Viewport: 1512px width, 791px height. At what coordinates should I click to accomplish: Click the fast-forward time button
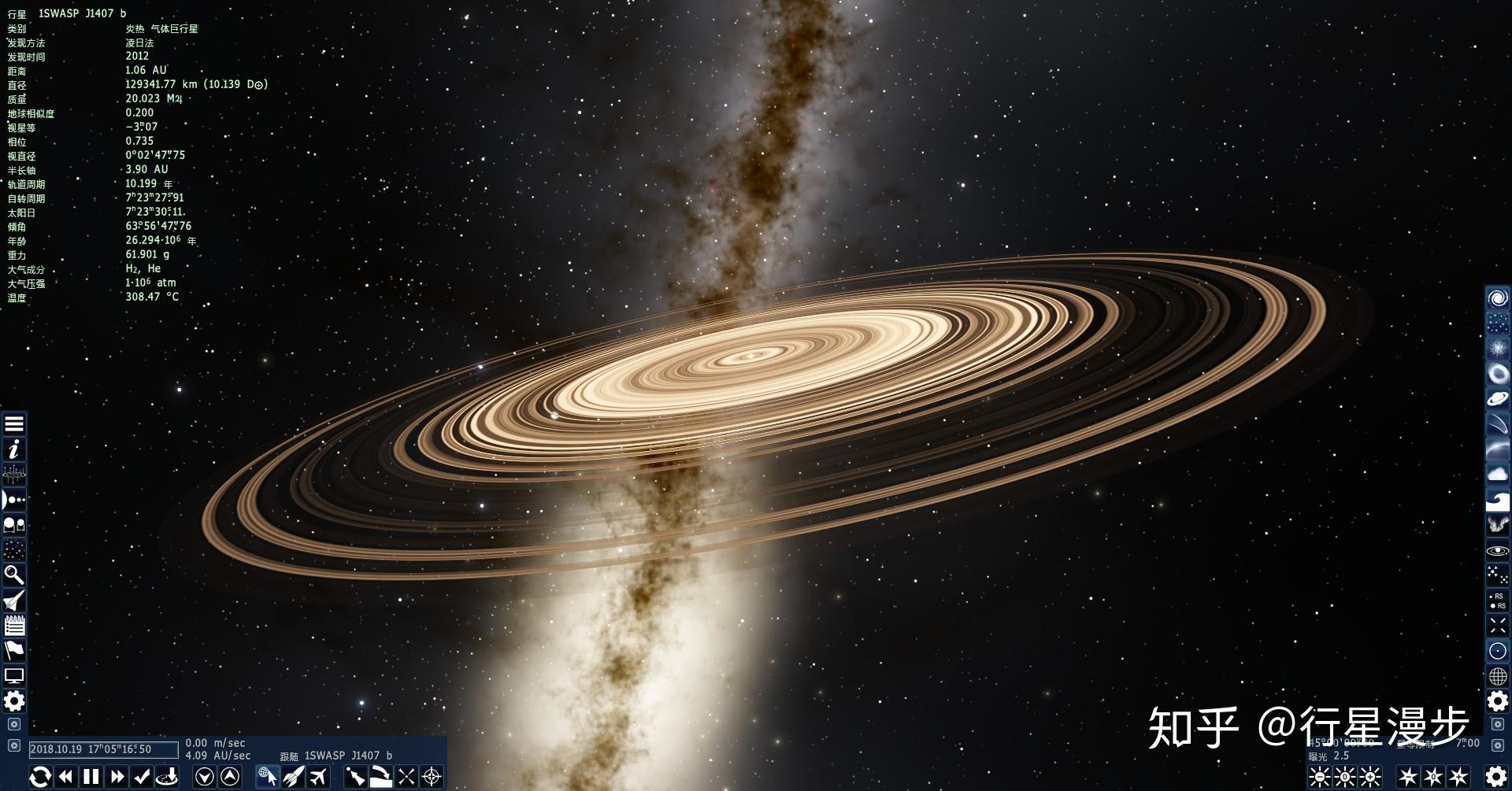coord(117,777)
